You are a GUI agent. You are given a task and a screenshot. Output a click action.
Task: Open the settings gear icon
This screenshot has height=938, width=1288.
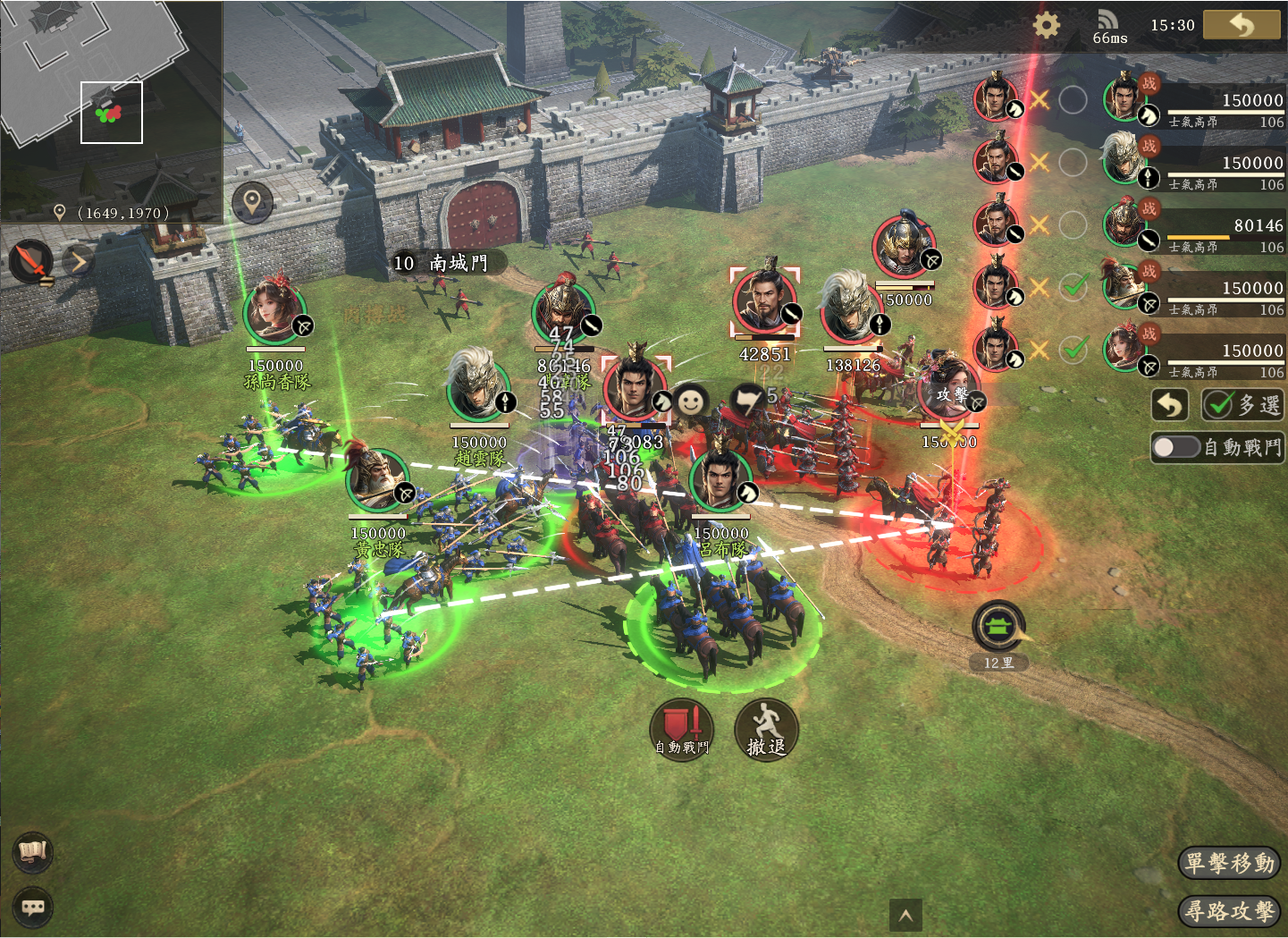[1046, 24]
